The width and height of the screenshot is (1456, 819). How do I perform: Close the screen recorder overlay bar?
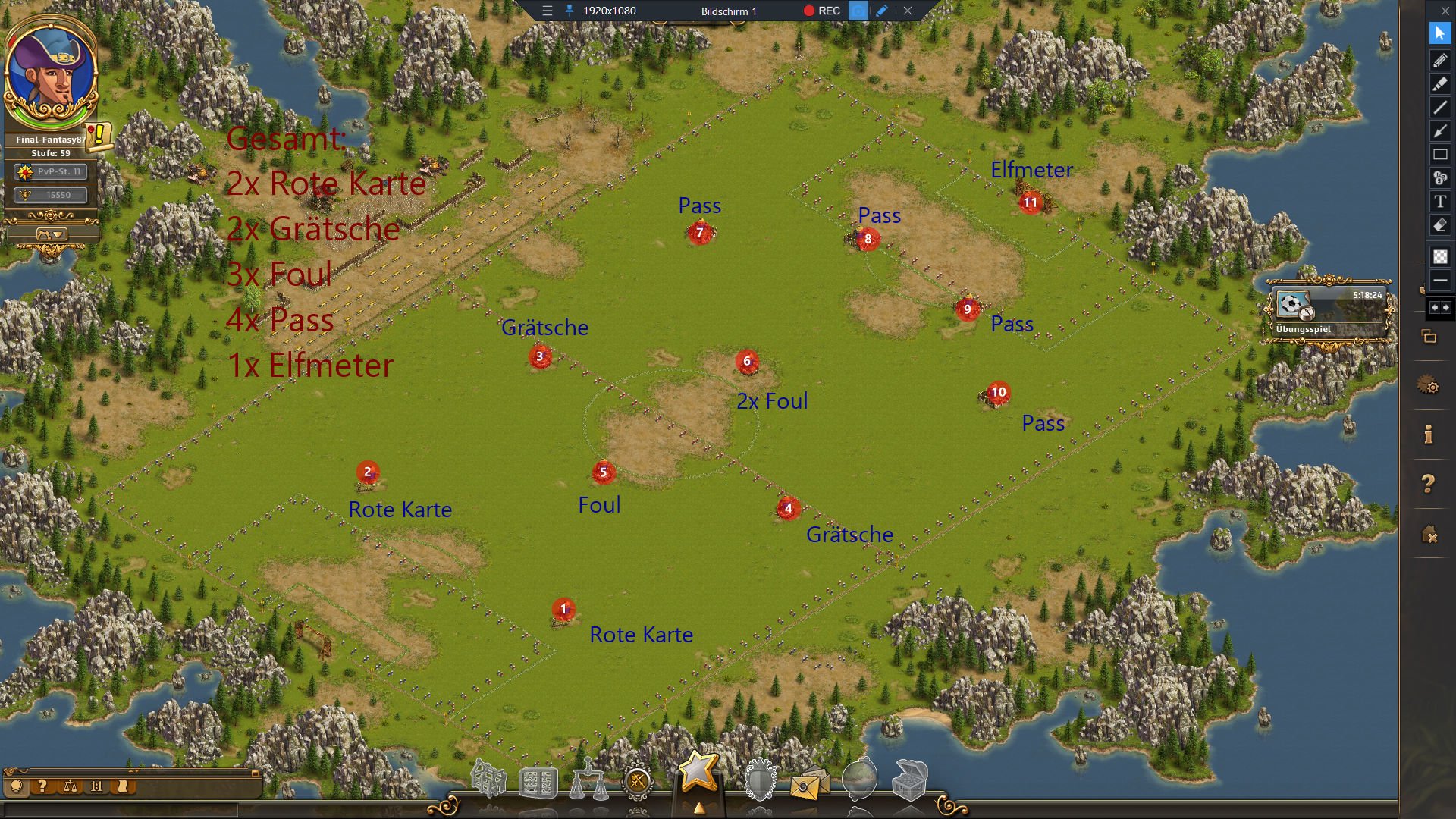[x=908, y=11]
